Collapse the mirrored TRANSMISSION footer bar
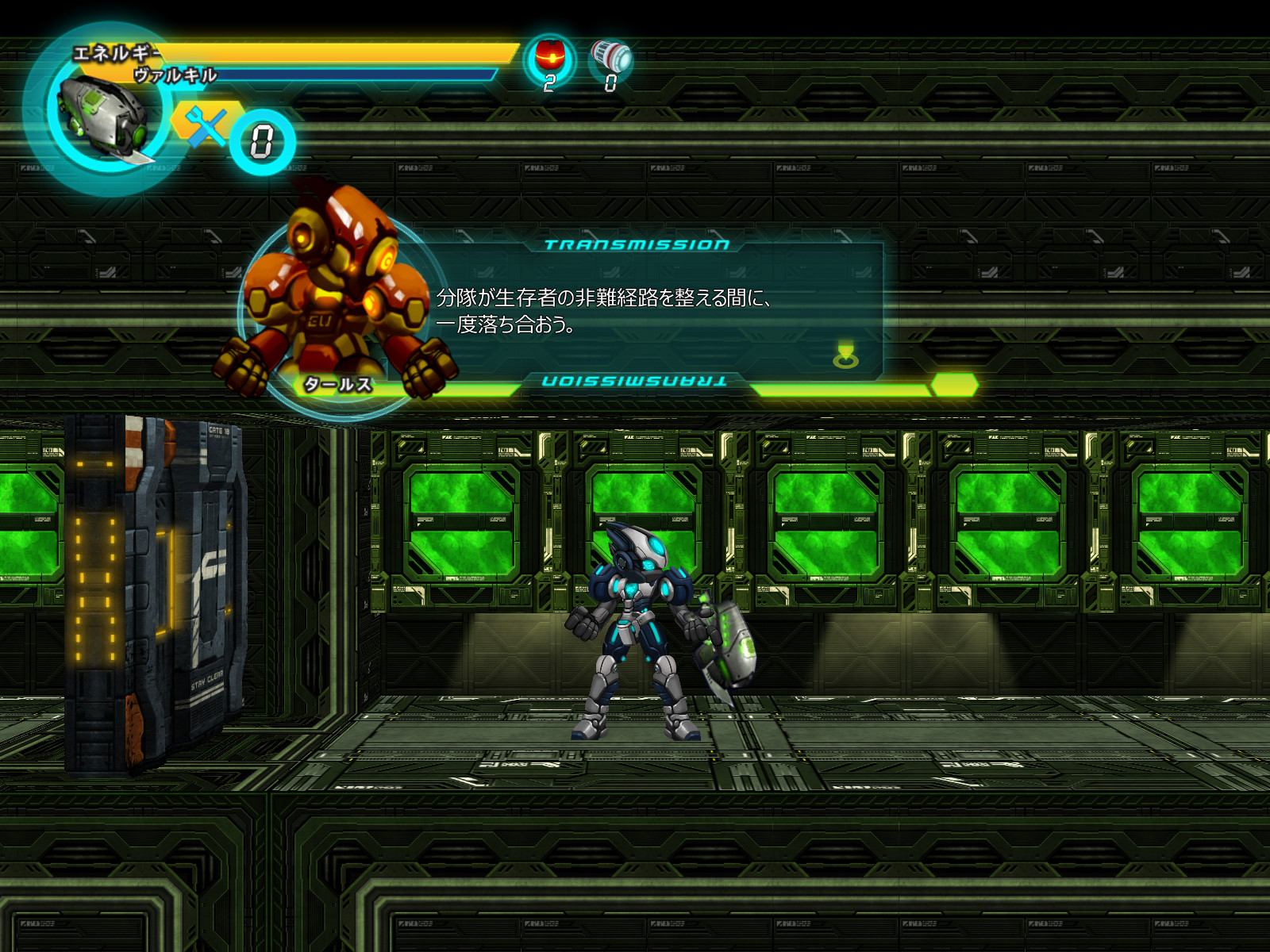This screenshot has width=1270, height=952. (635, 381)
